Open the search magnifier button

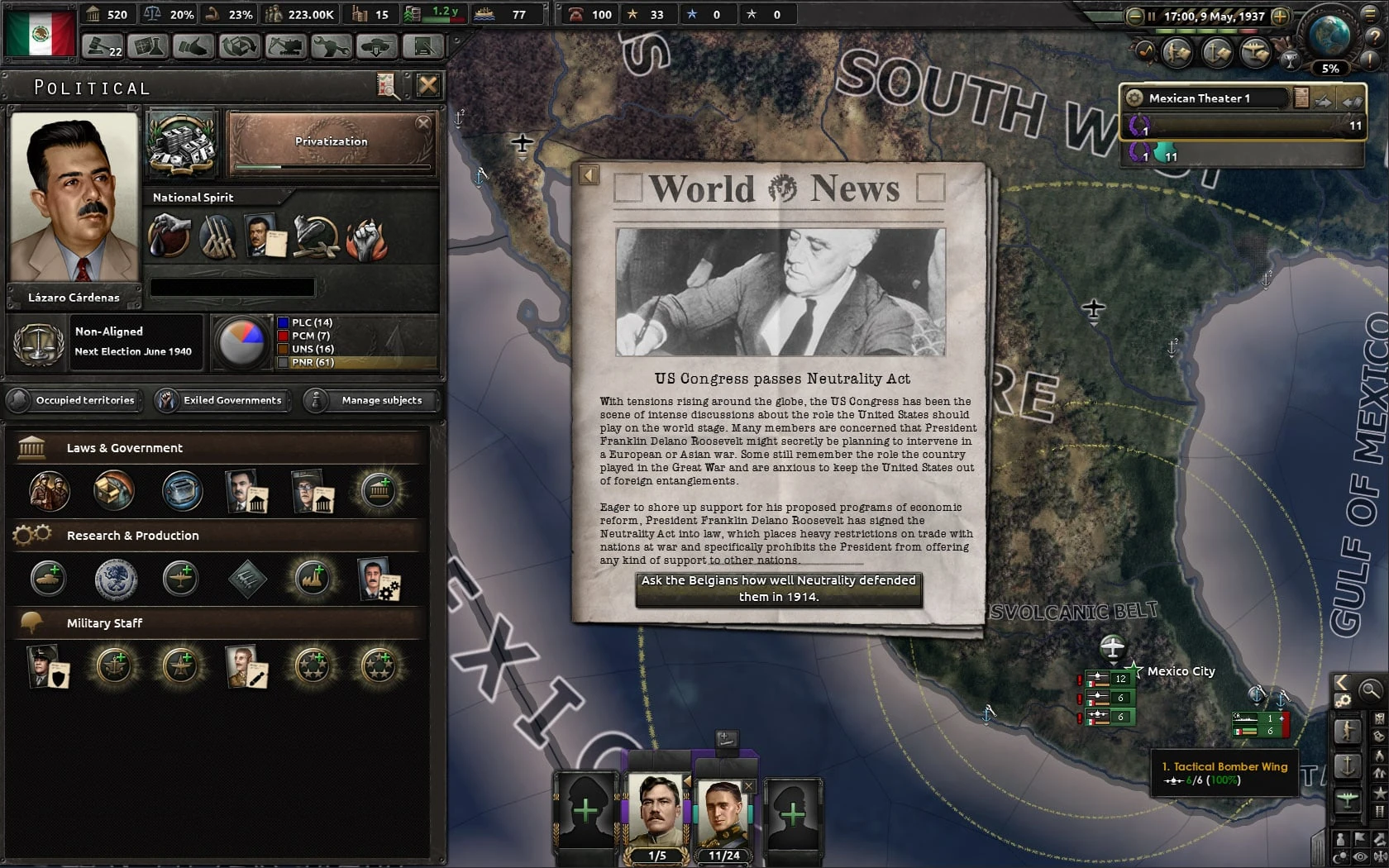pos(1370,689)
